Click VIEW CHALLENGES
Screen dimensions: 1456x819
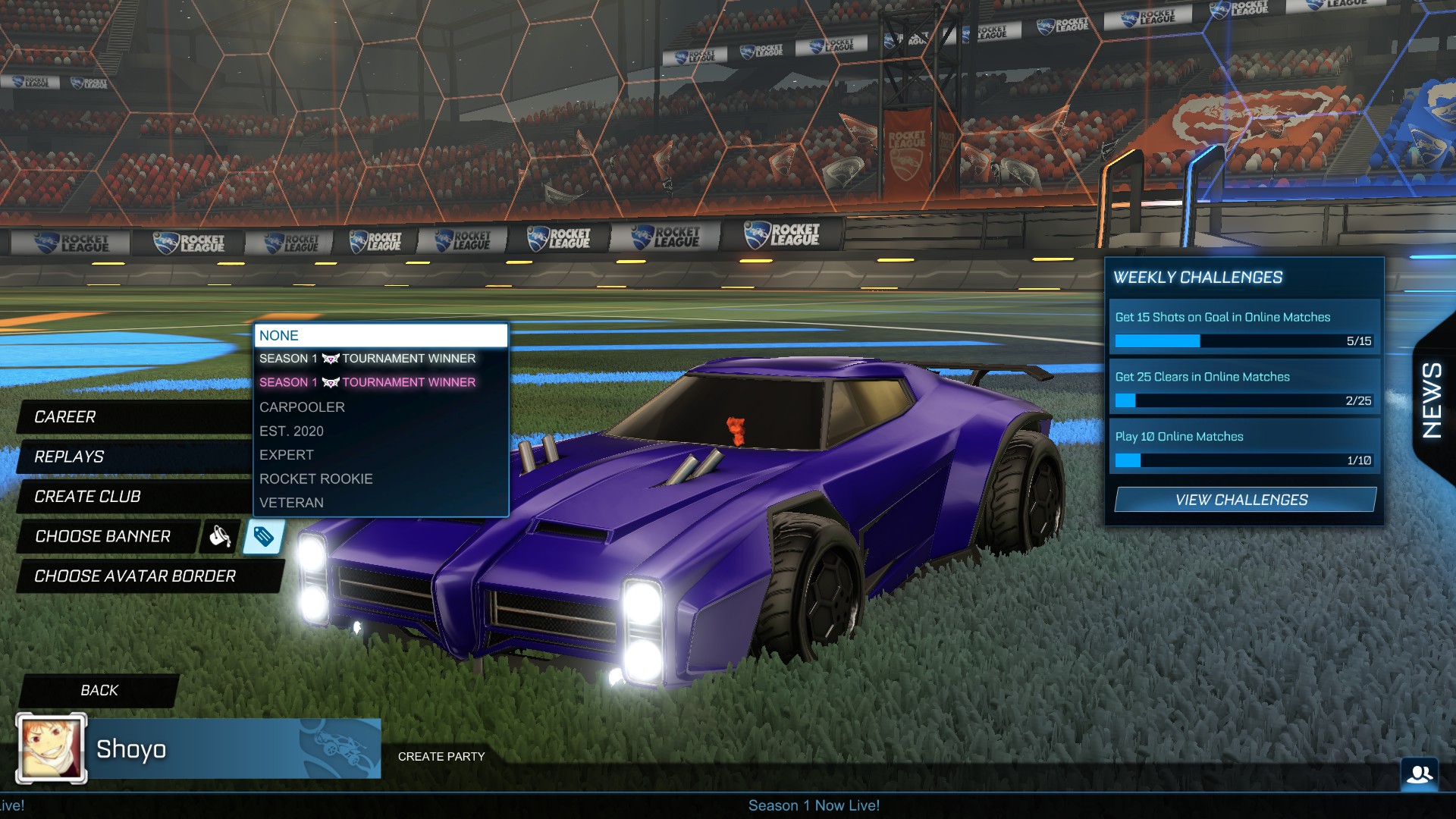tap(1244, 500)
